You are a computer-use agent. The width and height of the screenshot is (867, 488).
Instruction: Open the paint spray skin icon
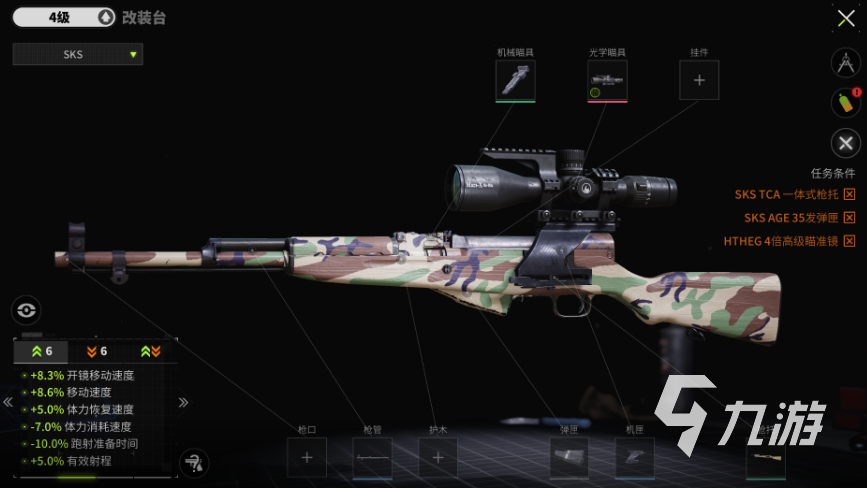pos(846,102)
